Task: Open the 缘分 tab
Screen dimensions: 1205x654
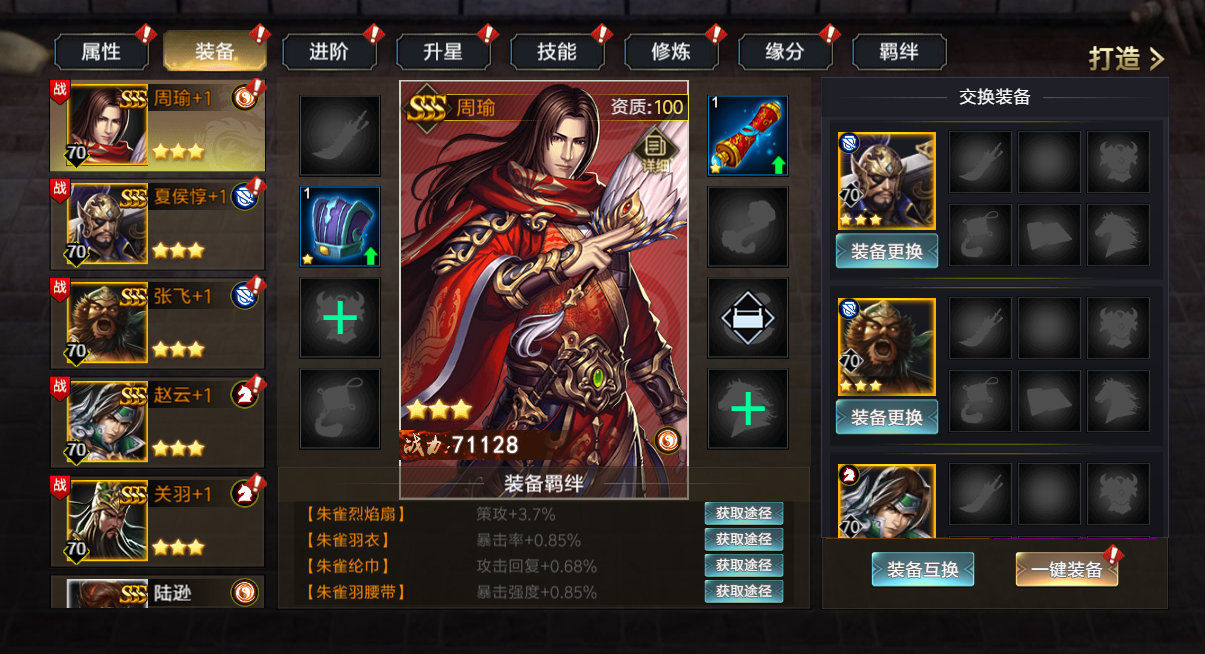Action: 785,52
